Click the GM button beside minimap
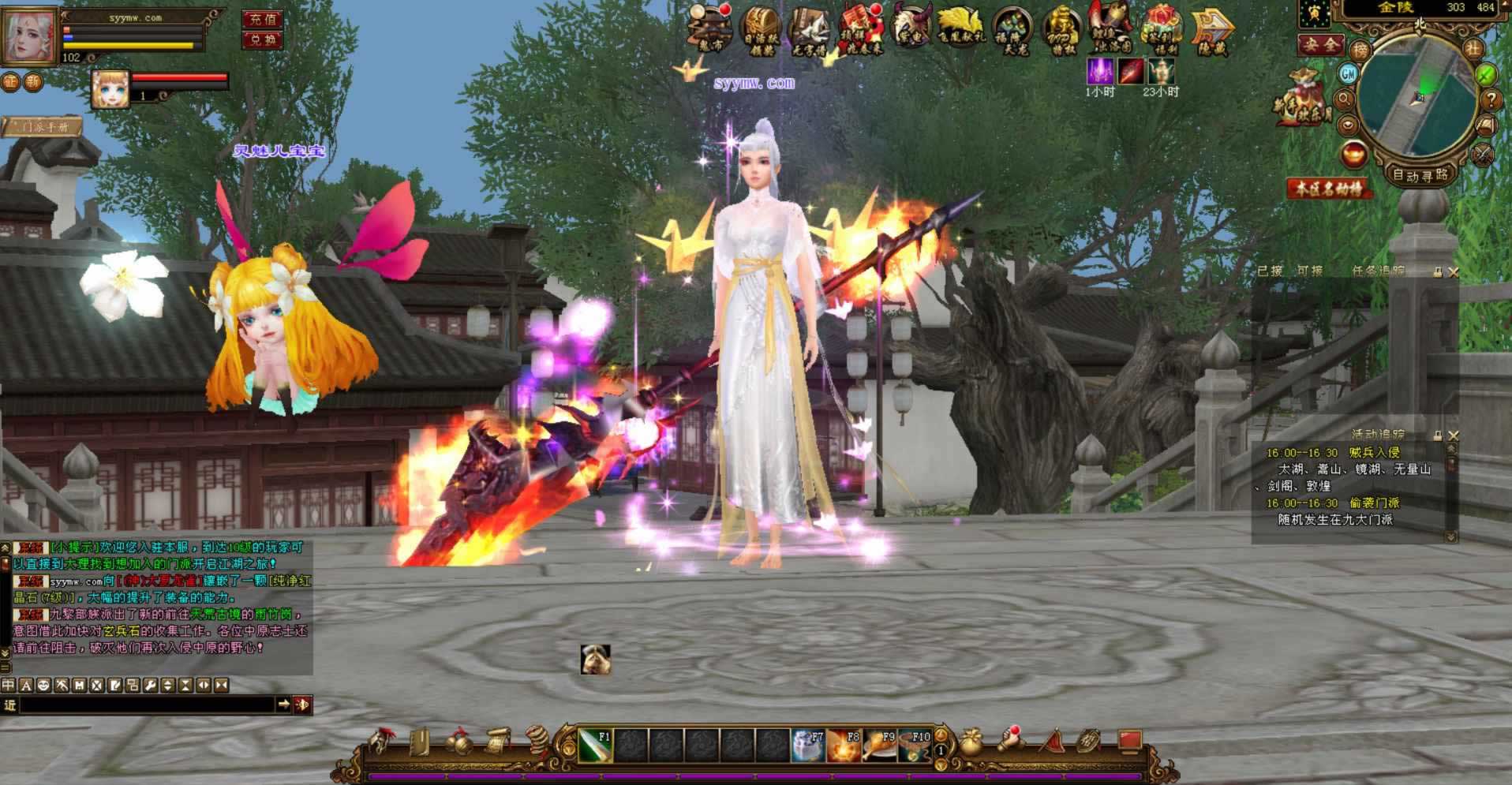Image resolution: width=1512 pixels, height=785 pixels. pos(1348,73)
